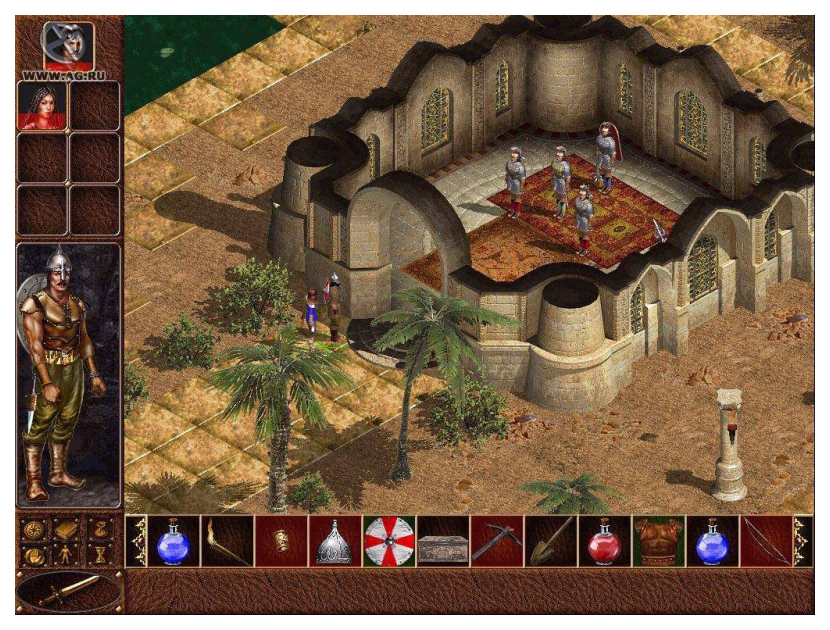Use the red potion in the inventory
Image resolution: width=830 pixels, height=630 pixels.
pyautogui.click(x=605, y=541)
